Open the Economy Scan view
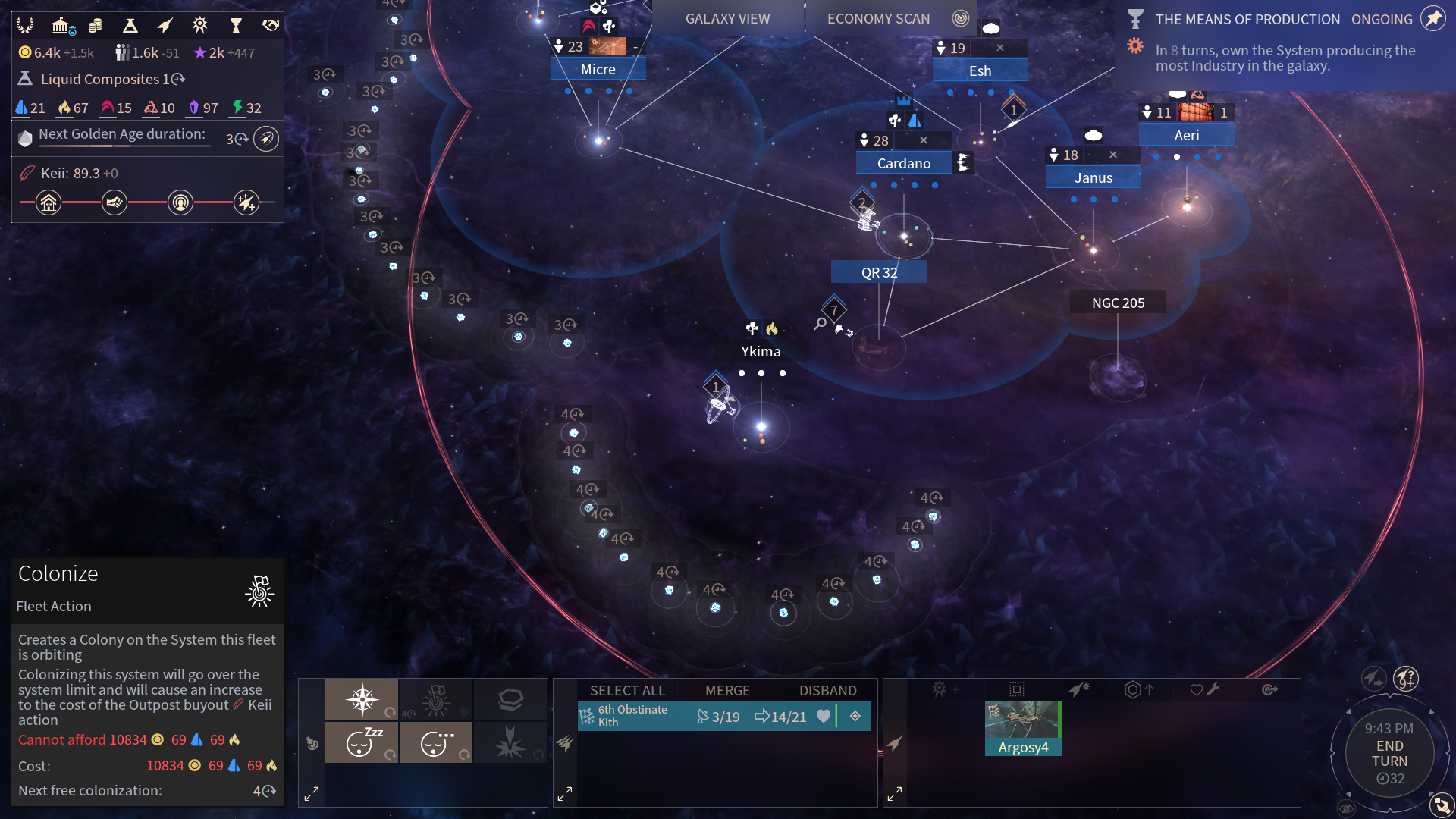The image size is (1456, 819). tap(878, 19)
